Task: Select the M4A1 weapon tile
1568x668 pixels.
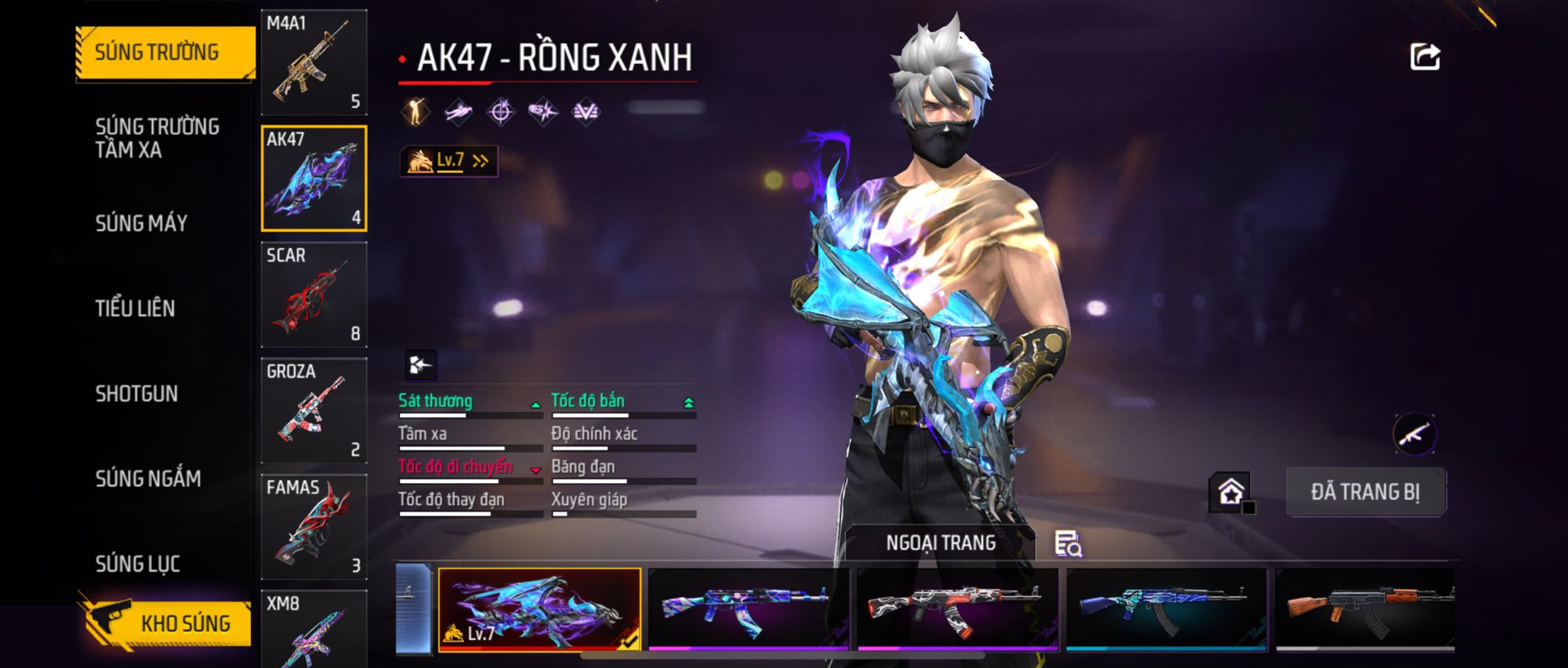Action: click(x=314, y=63)
